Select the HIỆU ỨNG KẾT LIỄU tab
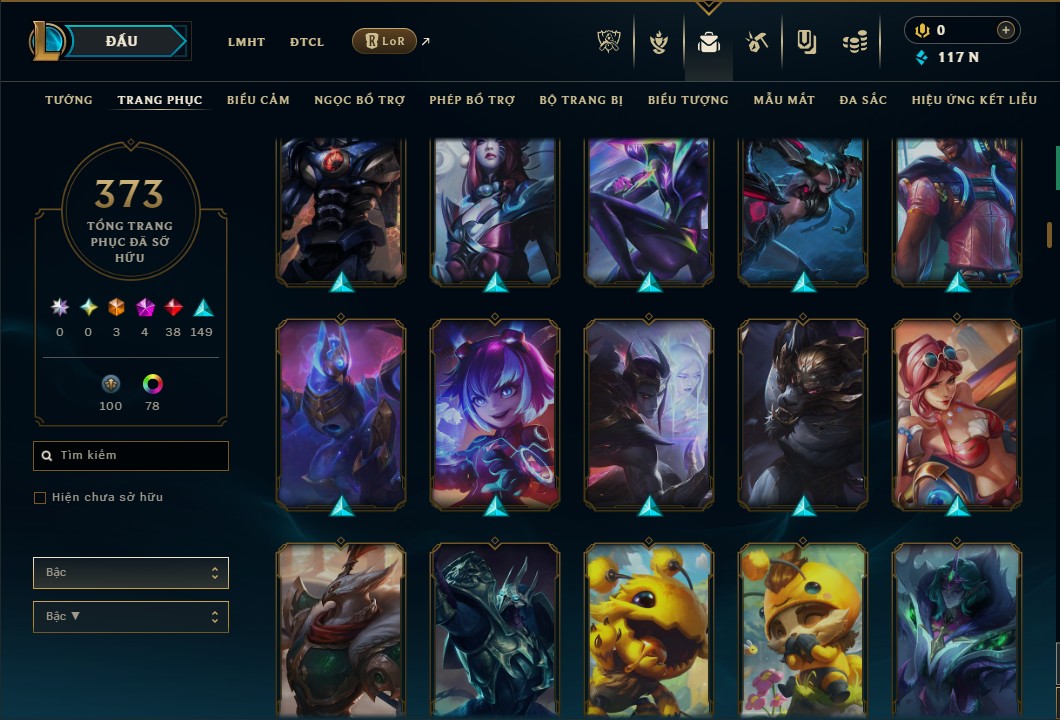The image size is (1060, 720). pos(974,100)
